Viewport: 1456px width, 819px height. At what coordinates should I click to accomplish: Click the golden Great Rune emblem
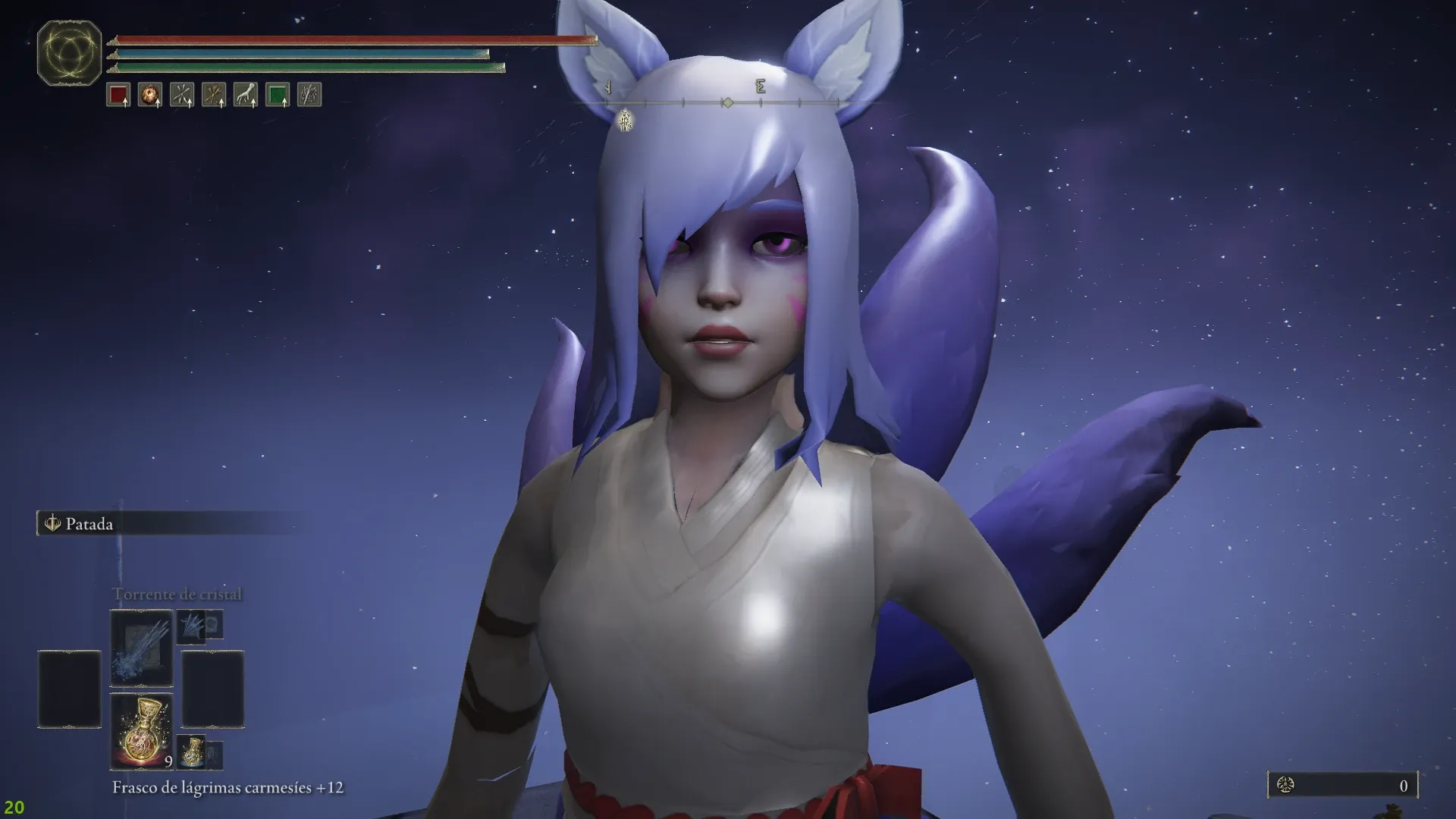tap(69, 53)
